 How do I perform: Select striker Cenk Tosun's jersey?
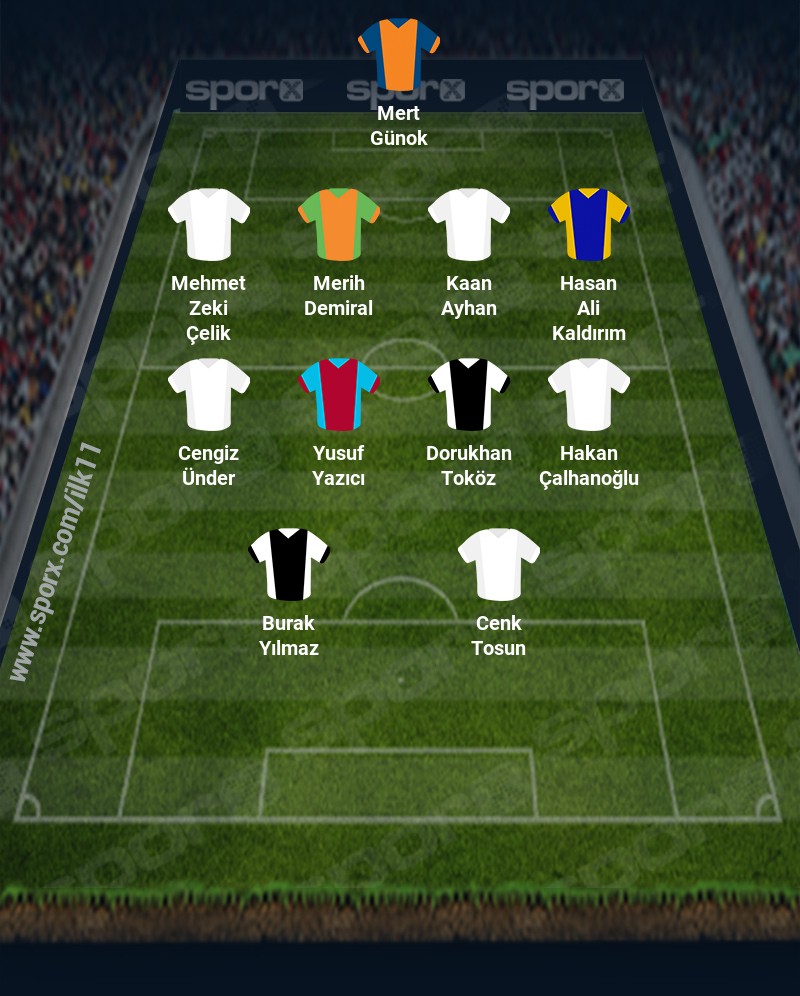coord(499,564)
